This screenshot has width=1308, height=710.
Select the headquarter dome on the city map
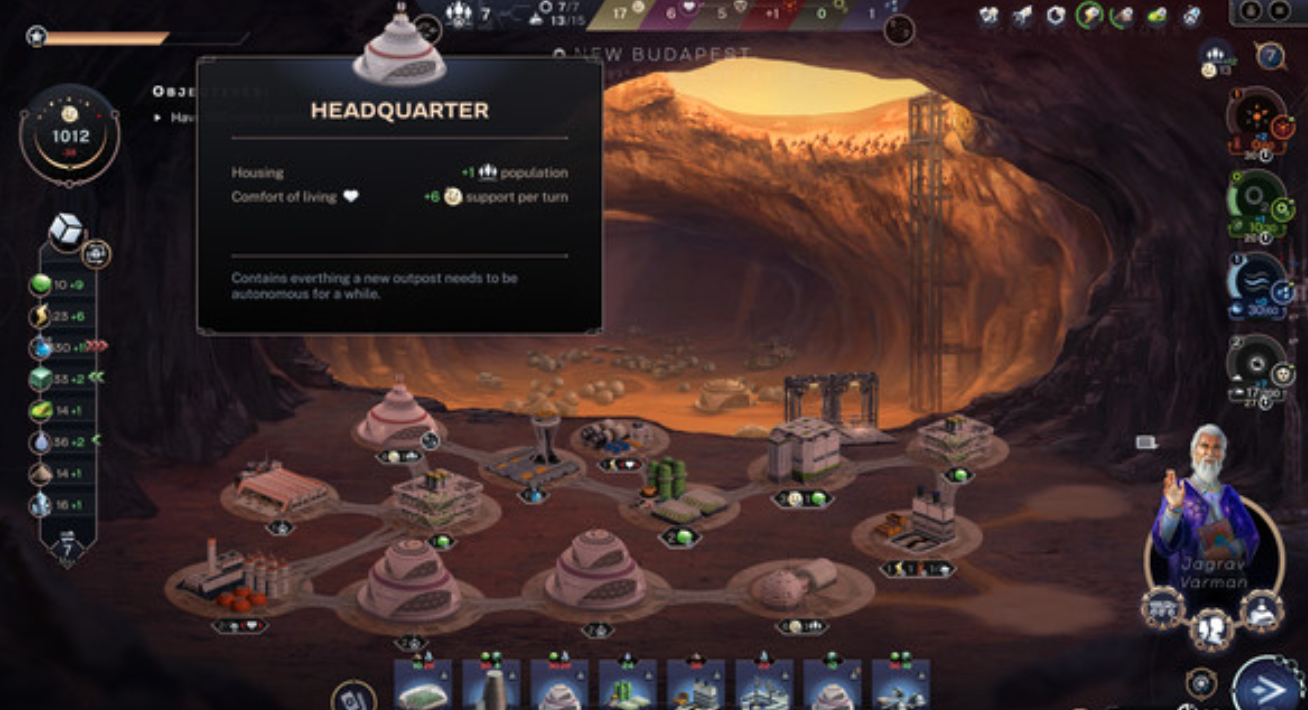coord(397,416)
